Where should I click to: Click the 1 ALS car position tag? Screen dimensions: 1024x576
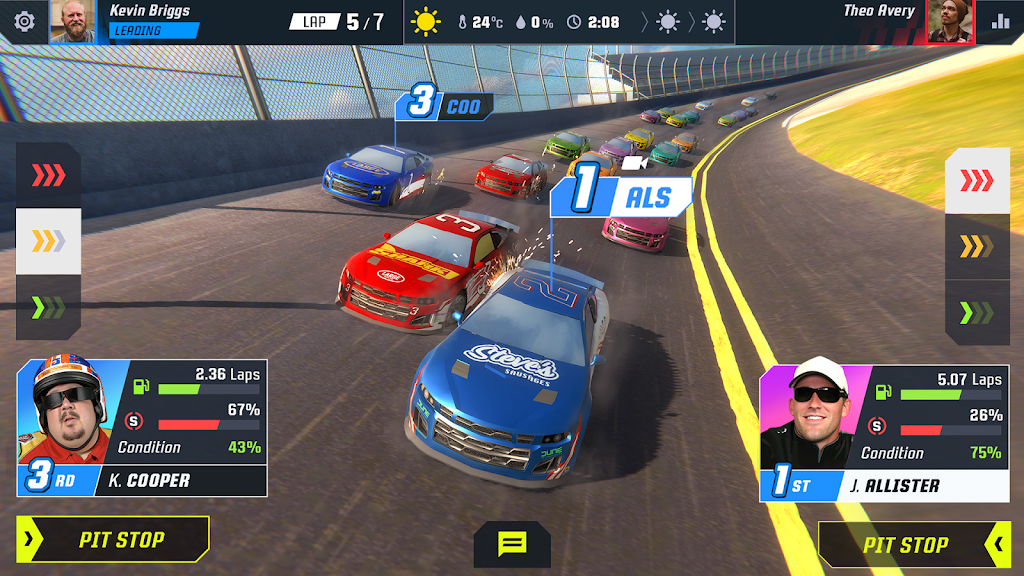(621, 196)
